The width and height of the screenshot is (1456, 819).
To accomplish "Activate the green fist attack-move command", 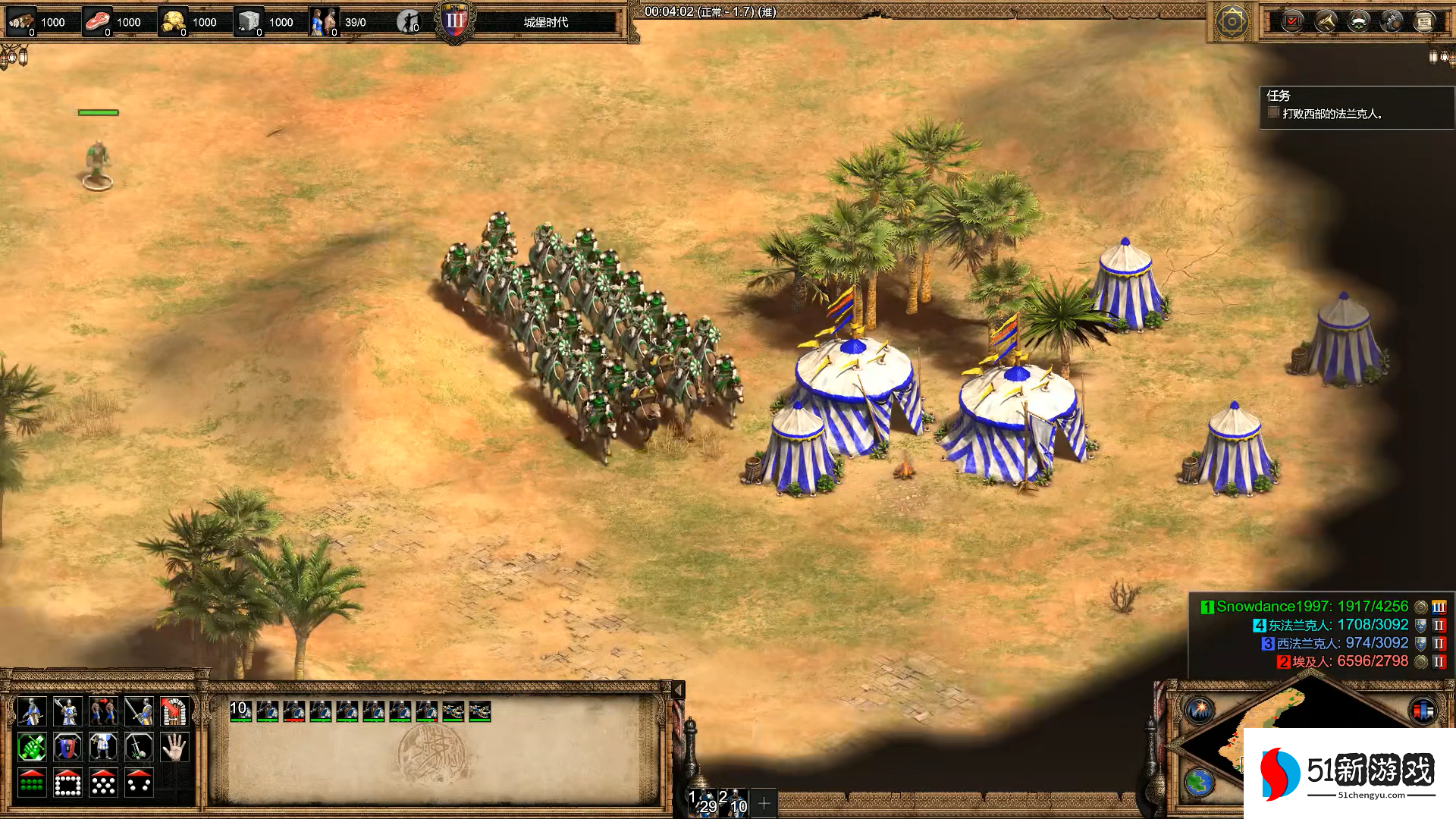I will (x=31, y=748).
